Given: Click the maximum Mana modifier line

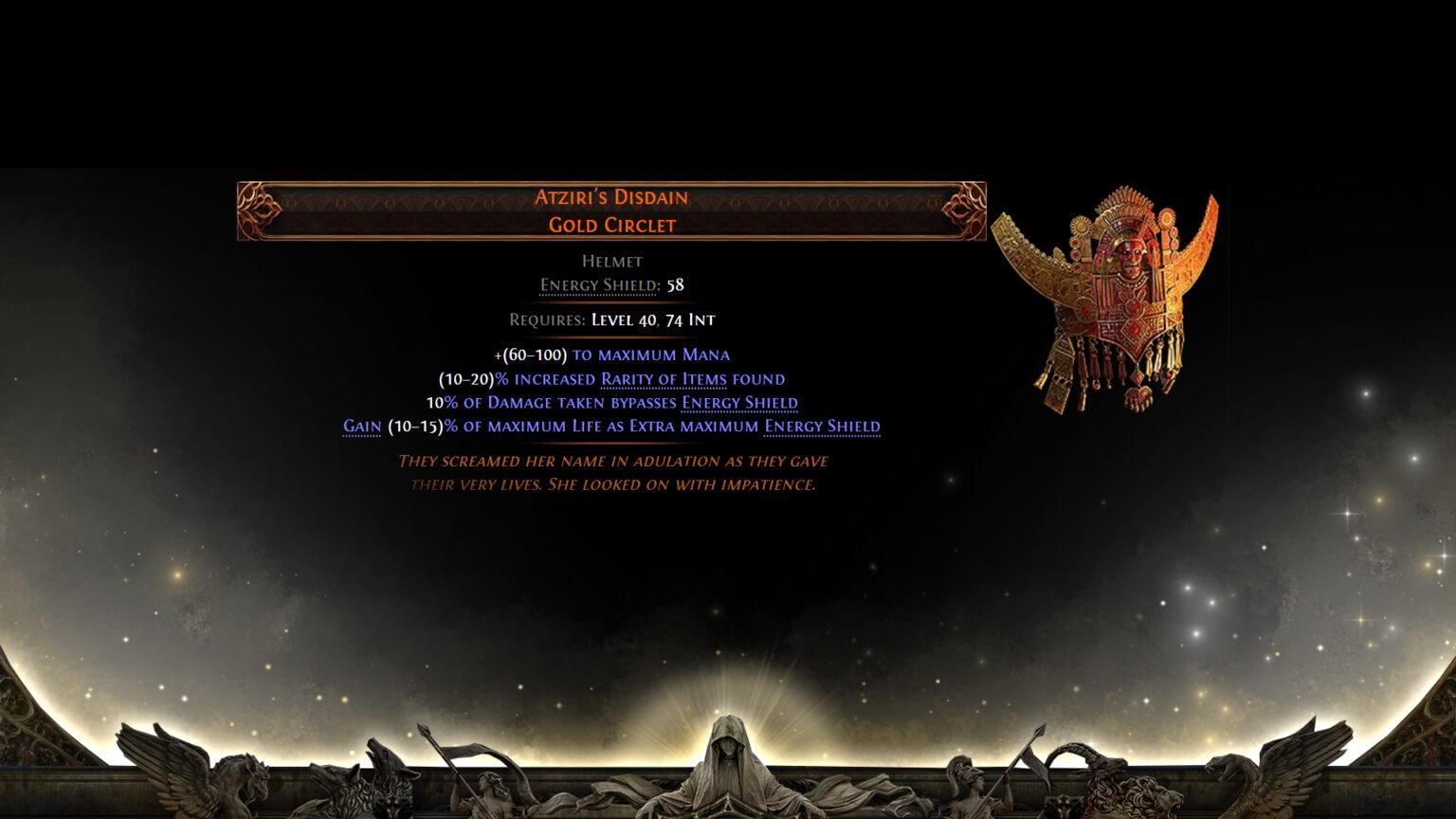Looking at the screenshot, I should 610,354.
